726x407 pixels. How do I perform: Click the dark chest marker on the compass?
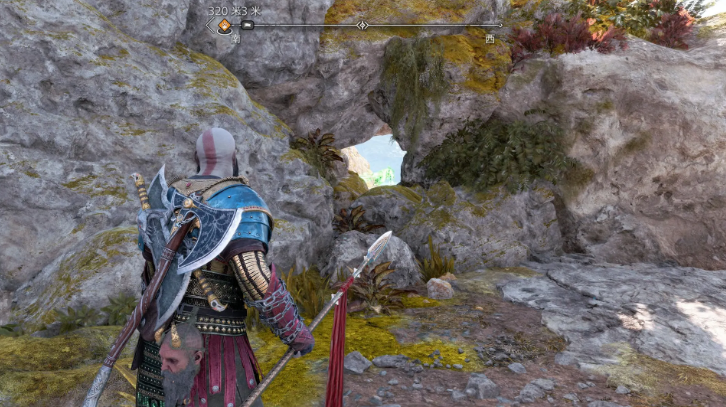[x=247, y=25]
